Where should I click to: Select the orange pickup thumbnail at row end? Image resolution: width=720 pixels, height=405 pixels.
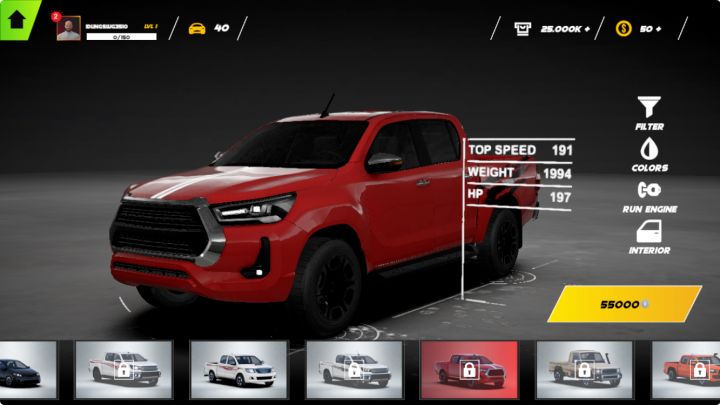point(688,370)
